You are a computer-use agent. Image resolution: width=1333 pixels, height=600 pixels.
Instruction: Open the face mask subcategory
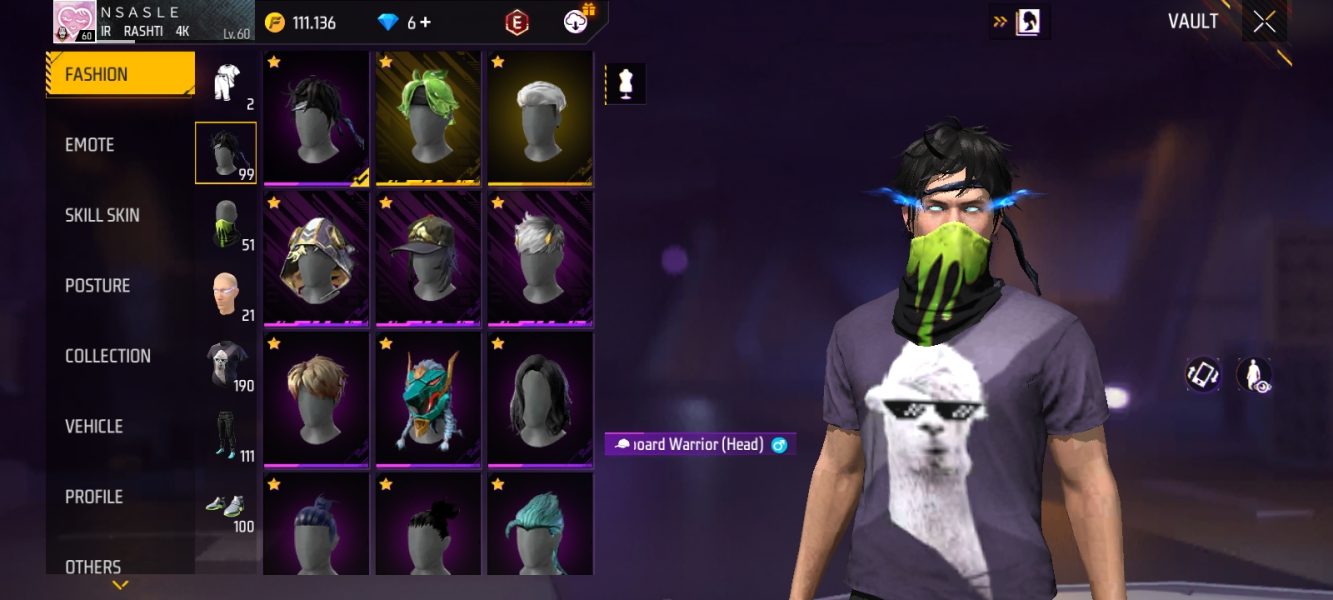pos(226,223)
